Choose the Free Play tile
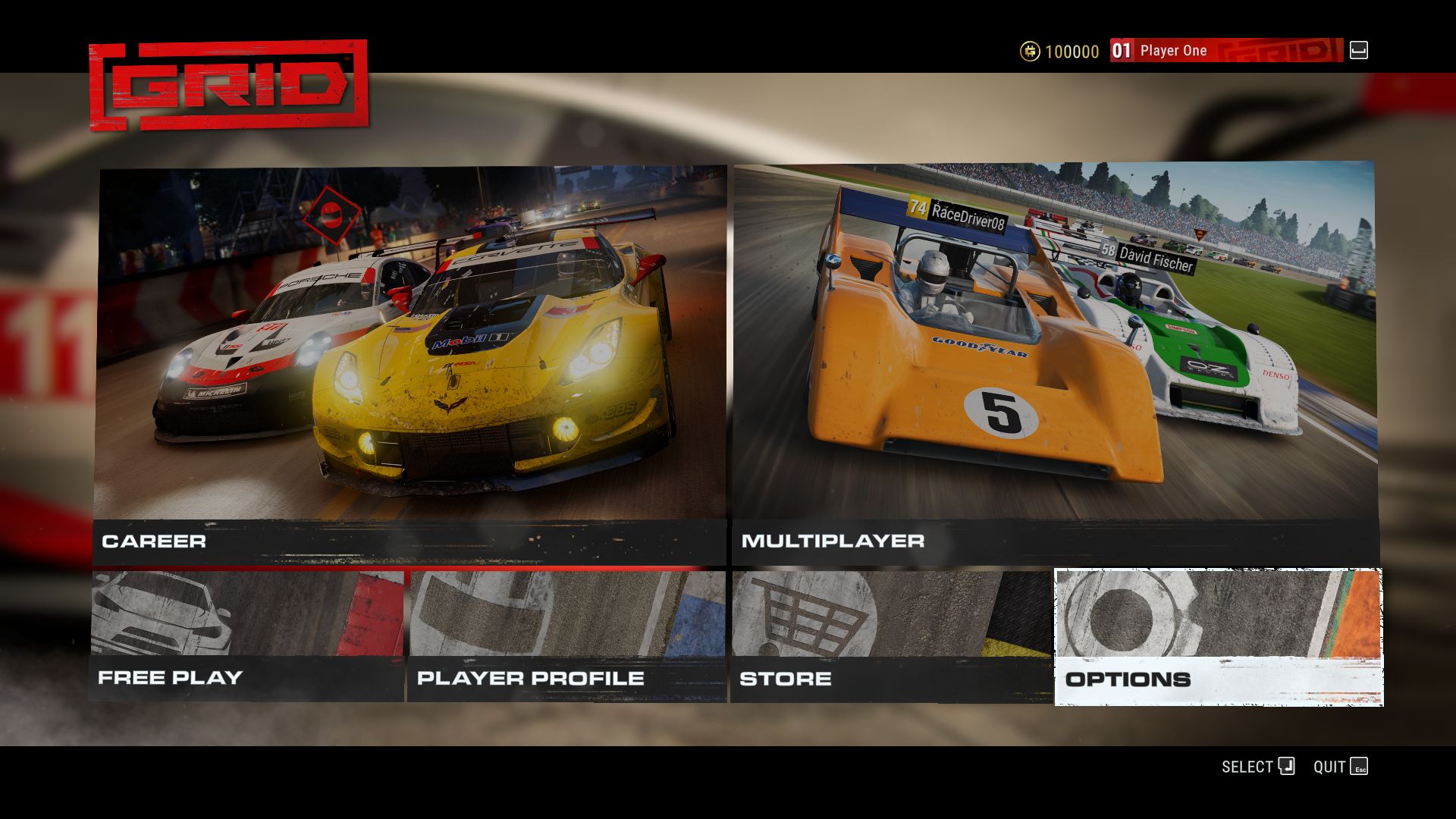This screenshot has width=1456, height=819. click(x=247, y=637)
